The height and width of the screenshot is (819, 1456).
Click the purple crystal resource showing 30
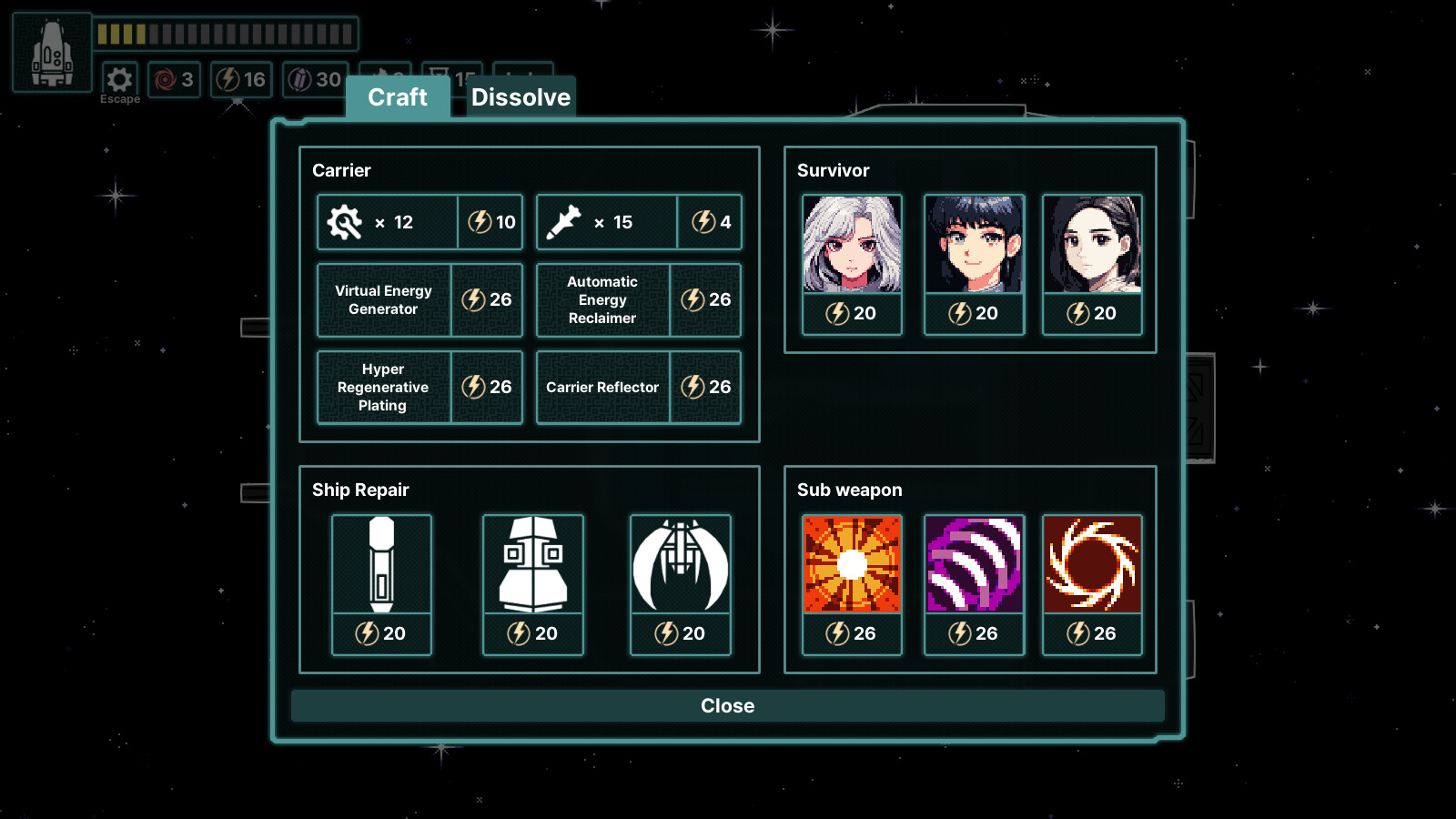[314, 80]
